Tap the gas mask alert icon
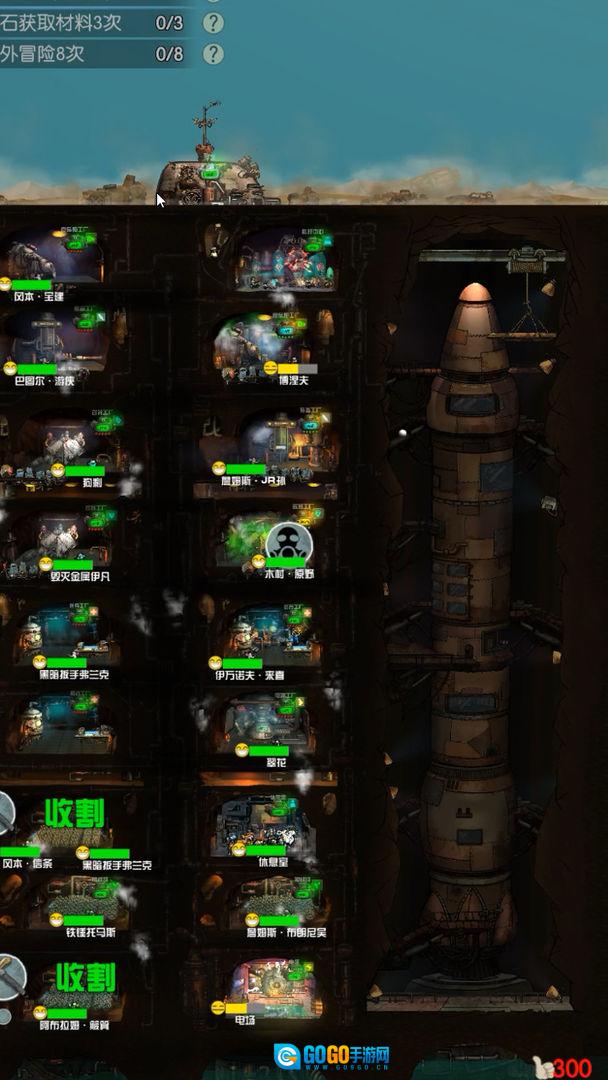 [289, 544]
